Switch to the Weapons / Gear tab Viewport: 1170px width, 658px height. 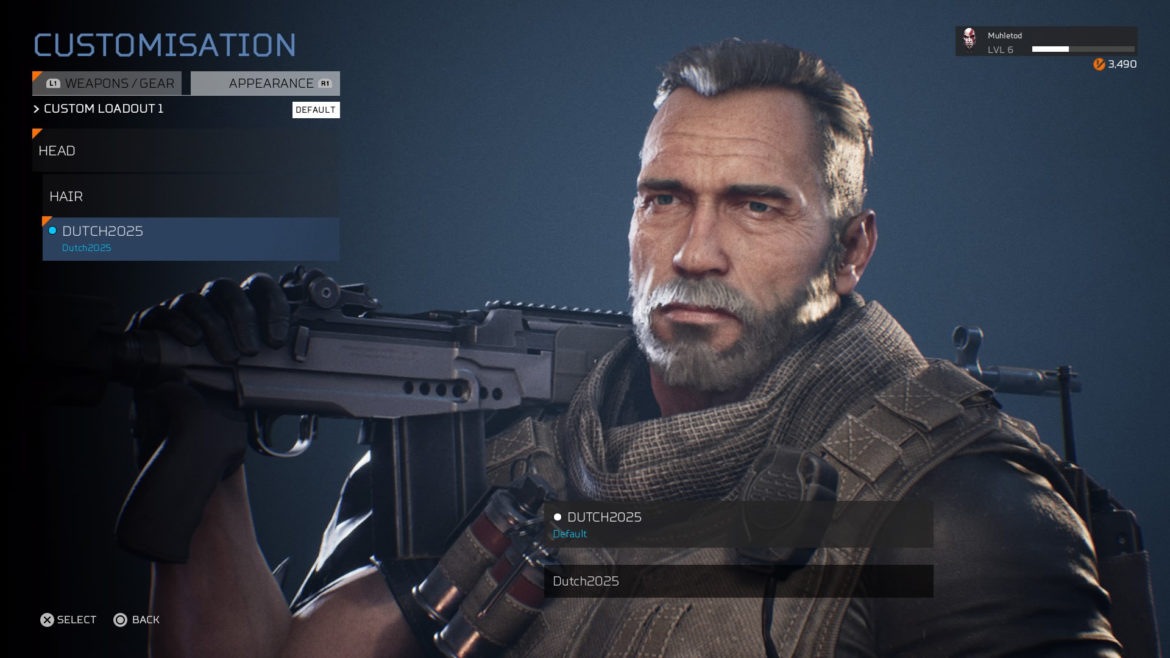pos(109,83)
